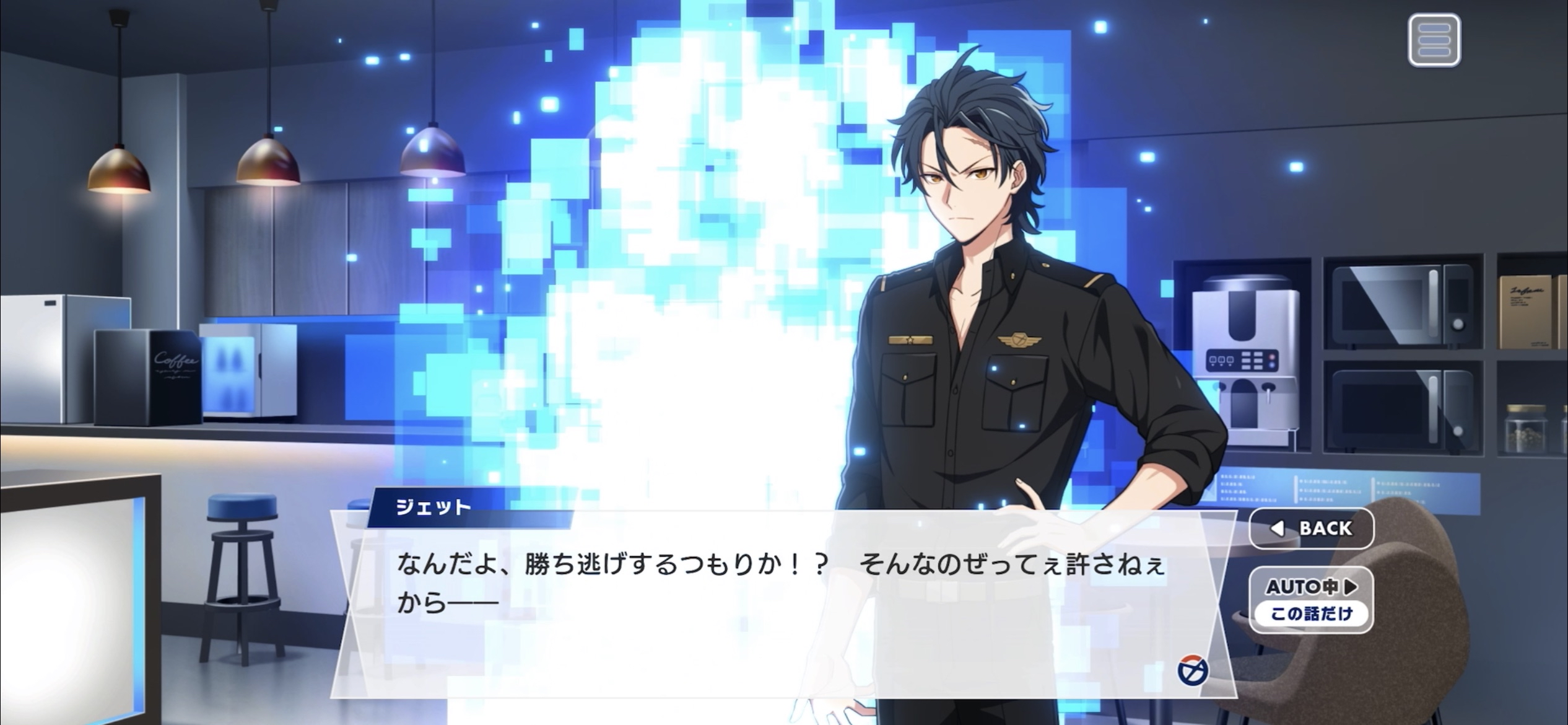1568x725 pixels.
Task: Go back with the BACK button
Action: pos(1311,529)
